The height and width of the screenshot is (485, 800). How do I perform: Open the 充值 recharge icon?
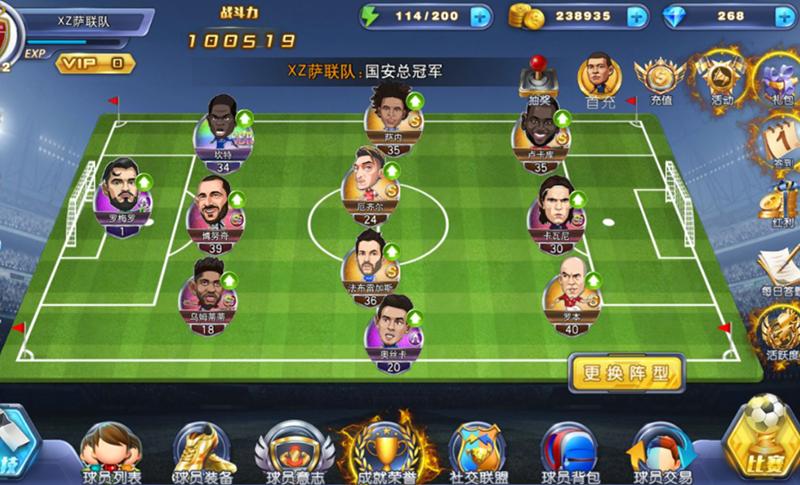[x=661, y=79]
